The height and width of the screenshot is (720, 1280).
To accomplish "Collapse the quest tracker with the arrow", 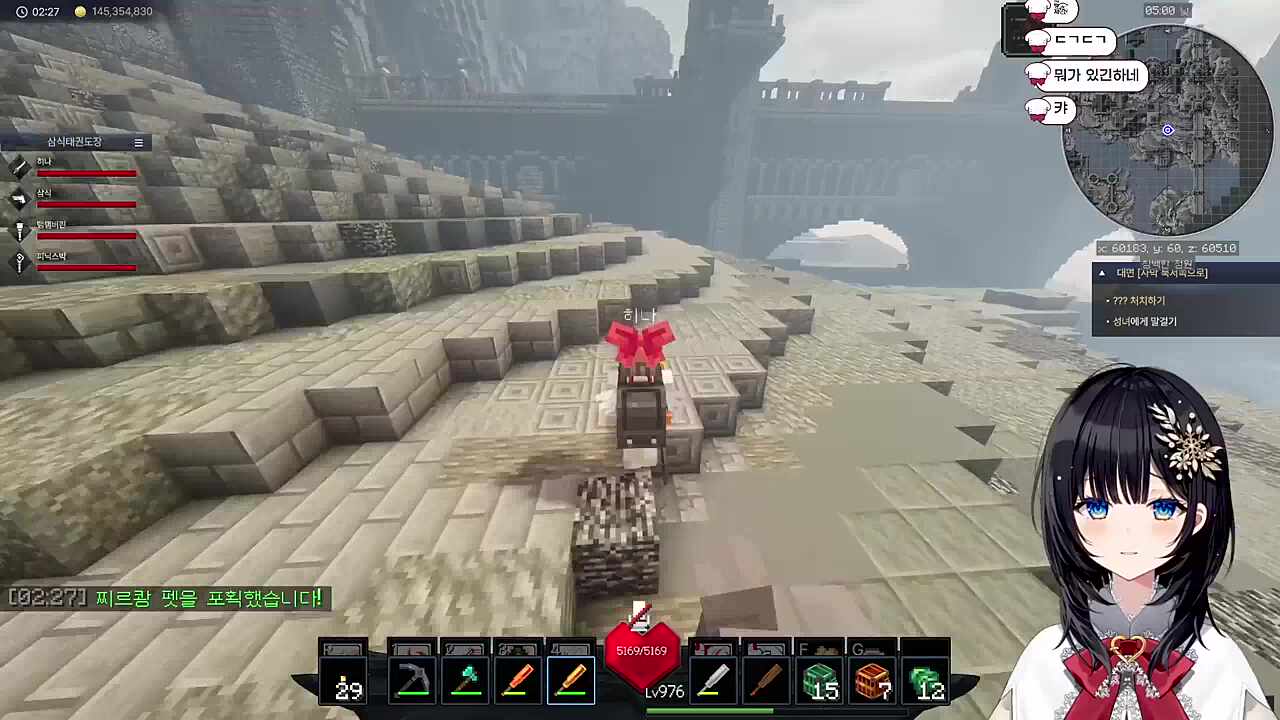I will coord(1102,273).
